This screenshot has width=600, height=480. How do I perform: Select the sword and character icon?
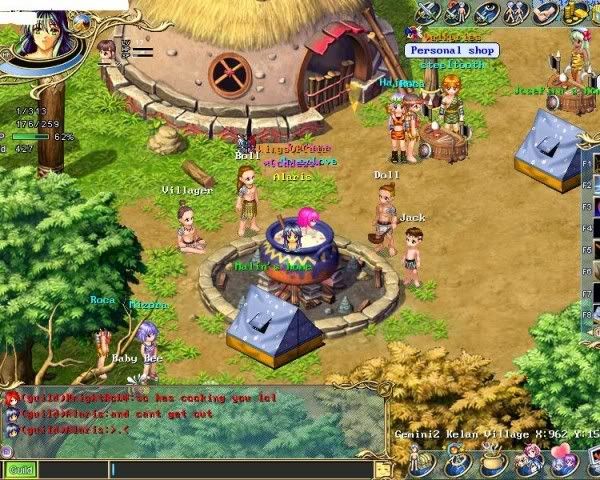coord(458,11)
